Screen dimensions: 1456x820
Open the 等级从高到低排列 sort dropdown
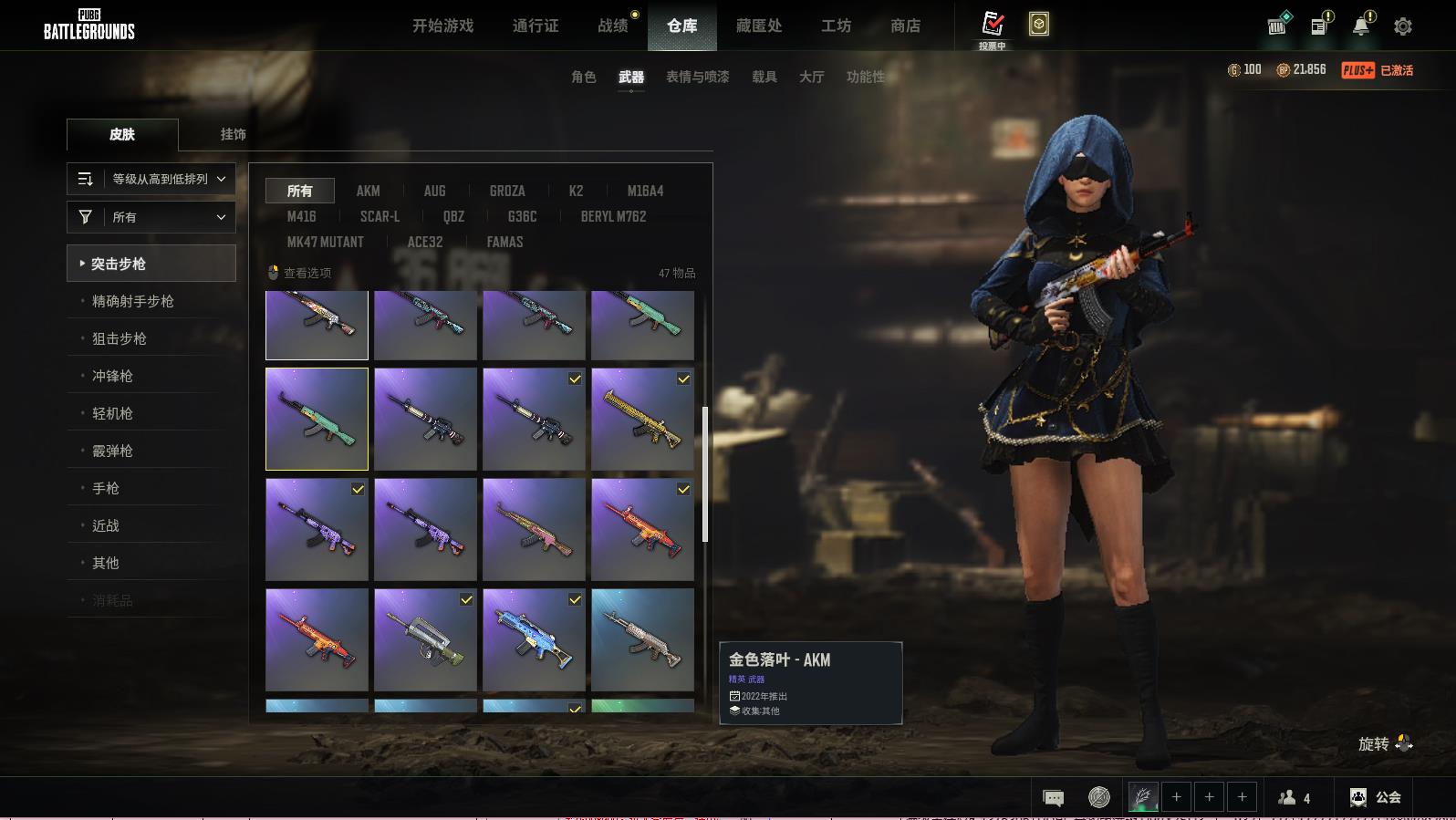click(x=151, y=179)
